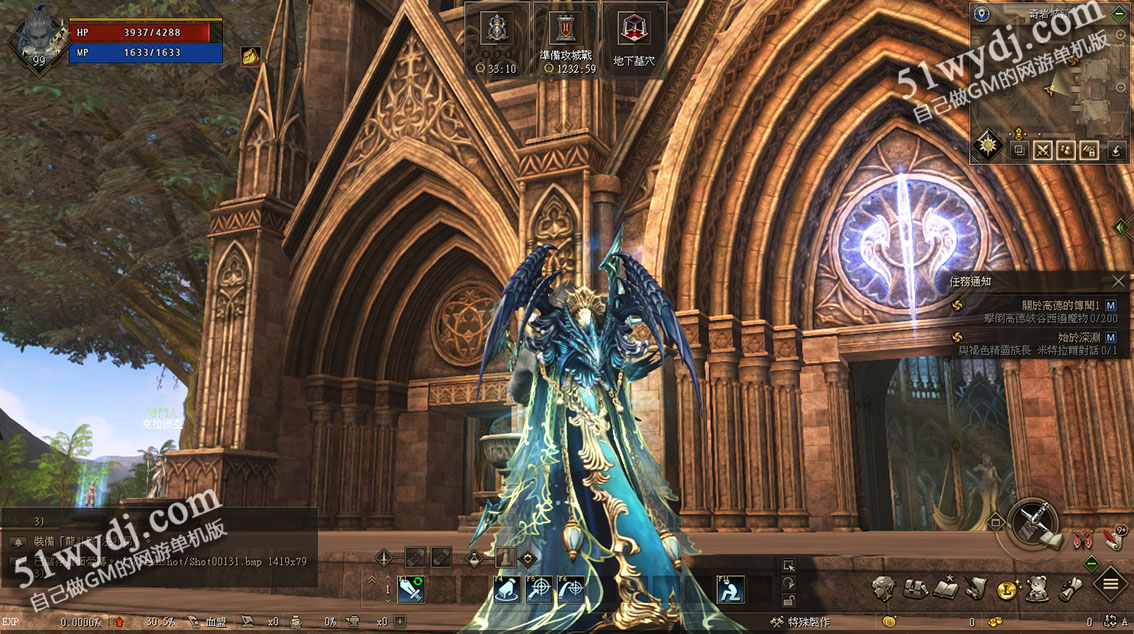Click the gold L coin shop icon
The width and height of the screenshot is (1134, 634).
(1007, 589)
